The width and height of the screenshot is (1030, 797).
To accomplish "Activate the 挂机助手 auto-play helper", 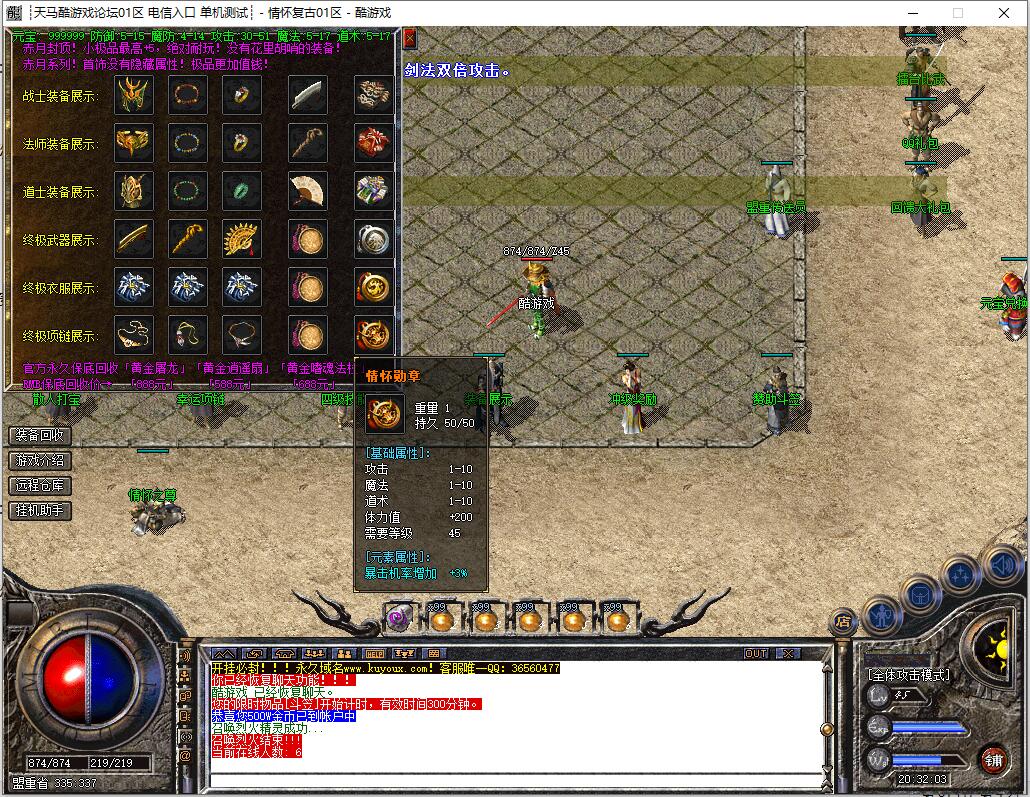I will pos(40,511).
